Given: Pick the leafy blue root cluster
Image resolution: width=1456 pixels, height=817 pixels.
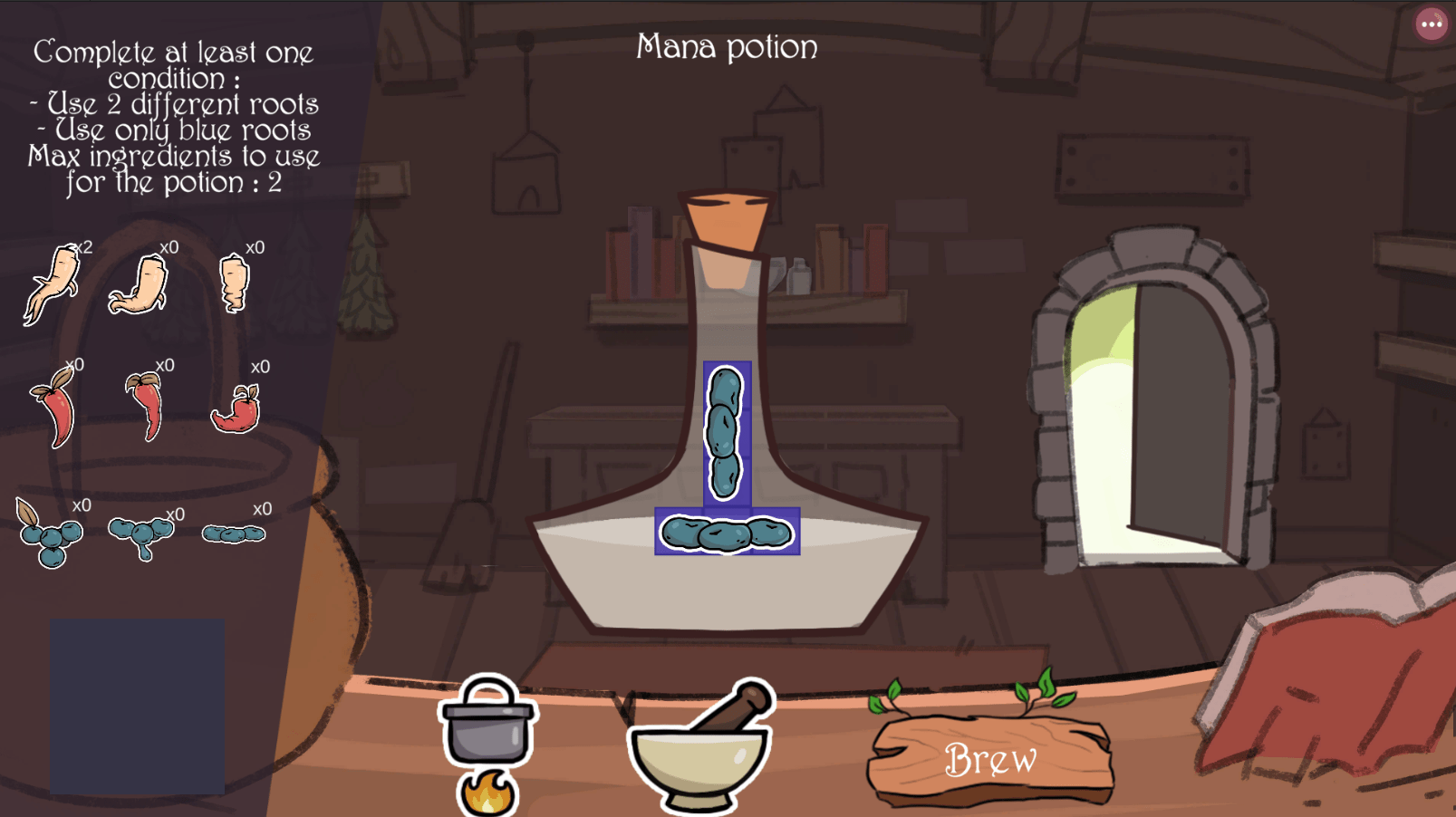Looking at the screenshot, I should tap(50, 535).
